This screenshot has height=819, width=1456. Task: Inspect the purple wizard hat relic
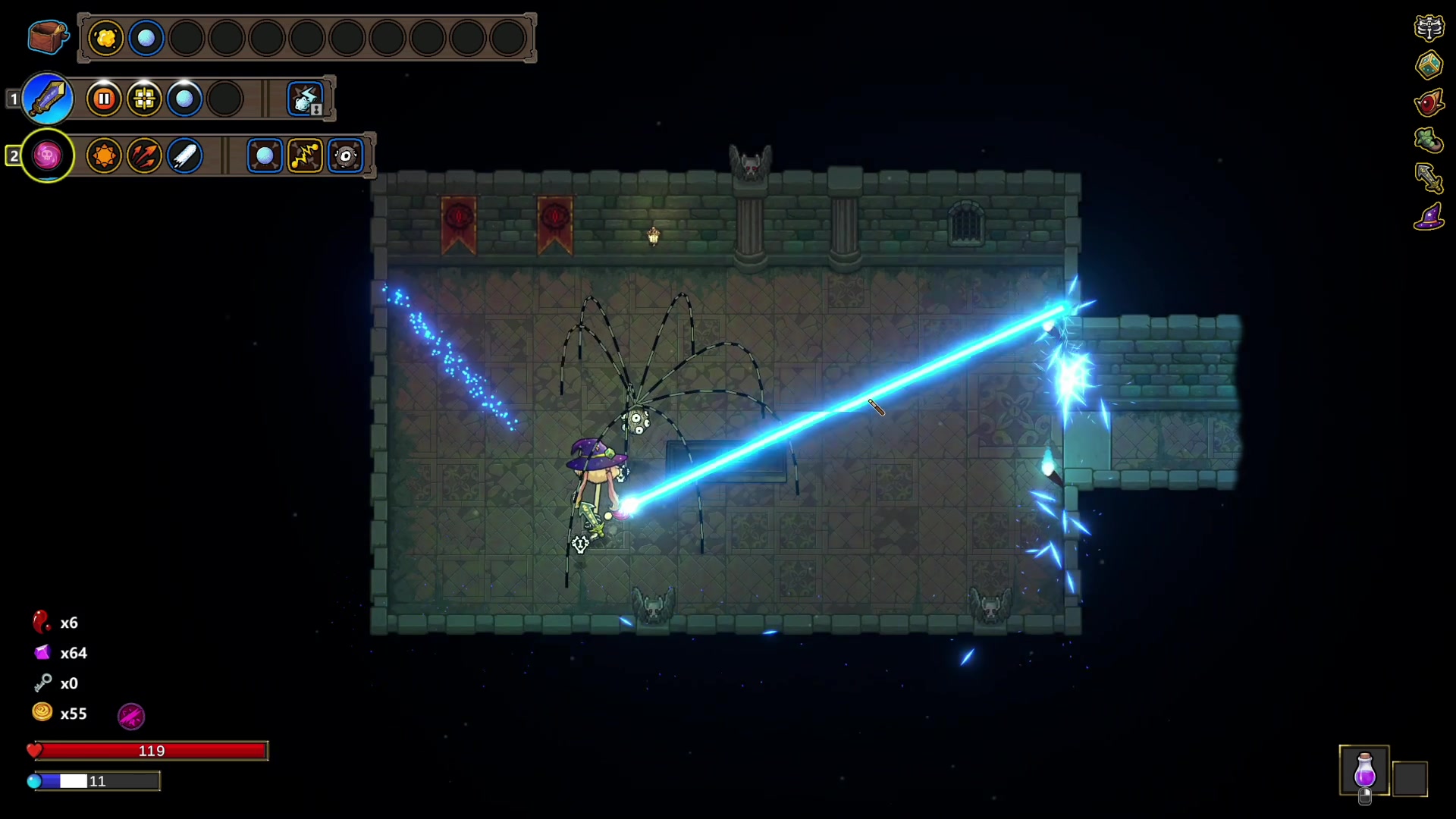tap(1429, 217)
